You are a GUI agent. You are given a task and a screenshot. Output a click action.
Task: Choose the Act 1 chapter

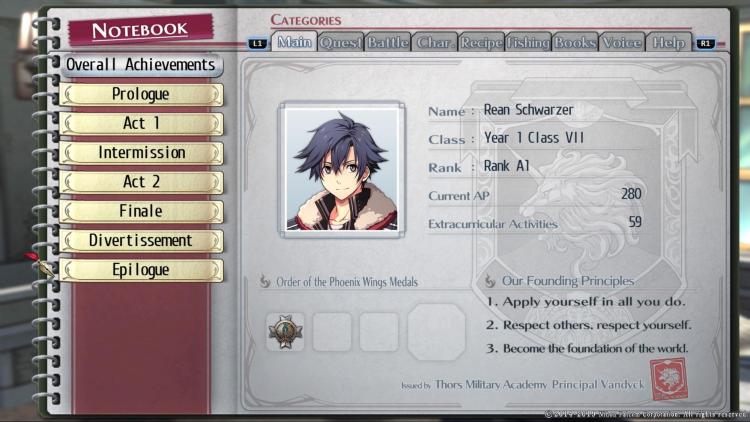pos(141,124)
